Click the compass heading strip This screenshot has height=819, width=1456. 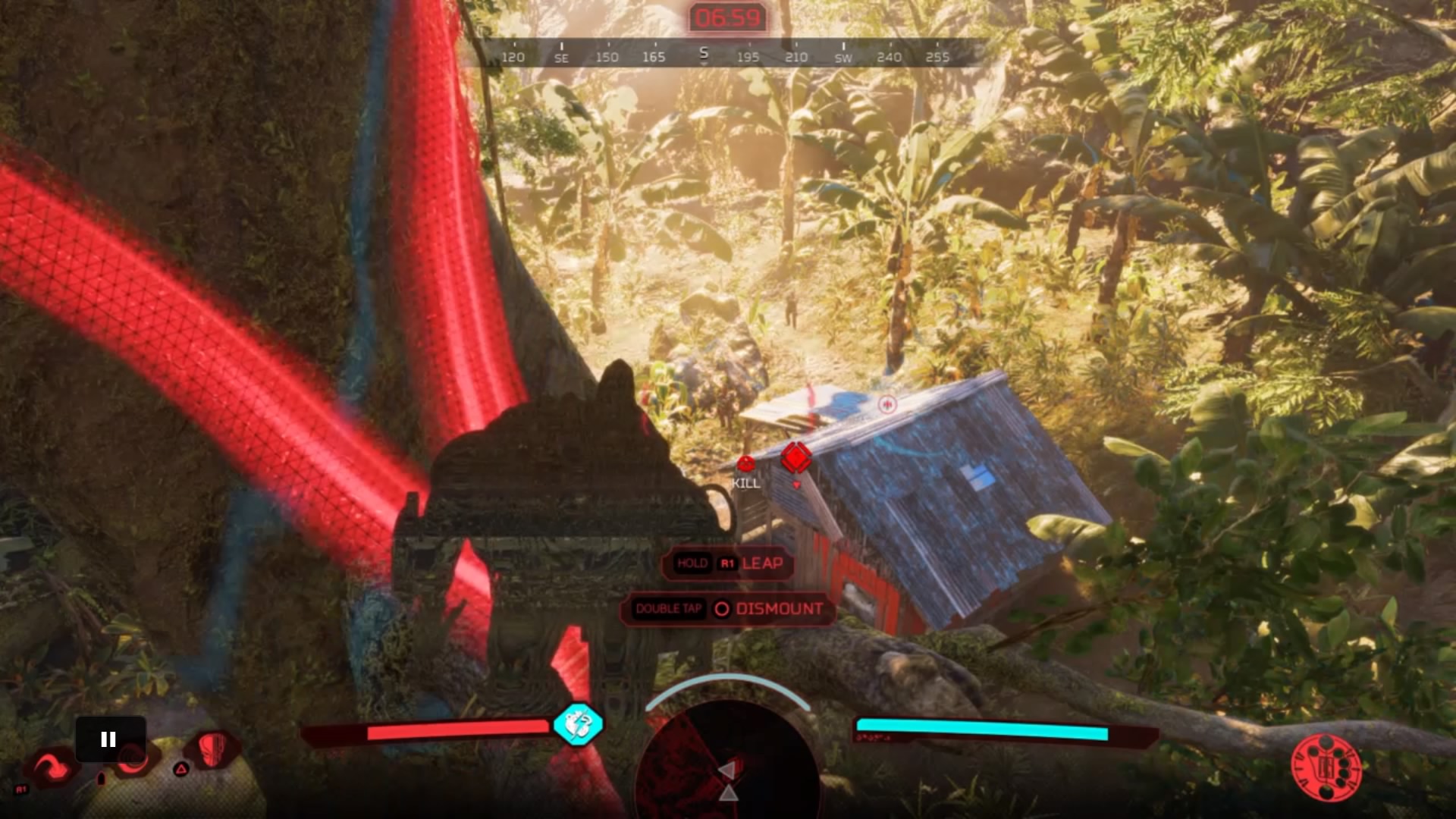[725, 55]
